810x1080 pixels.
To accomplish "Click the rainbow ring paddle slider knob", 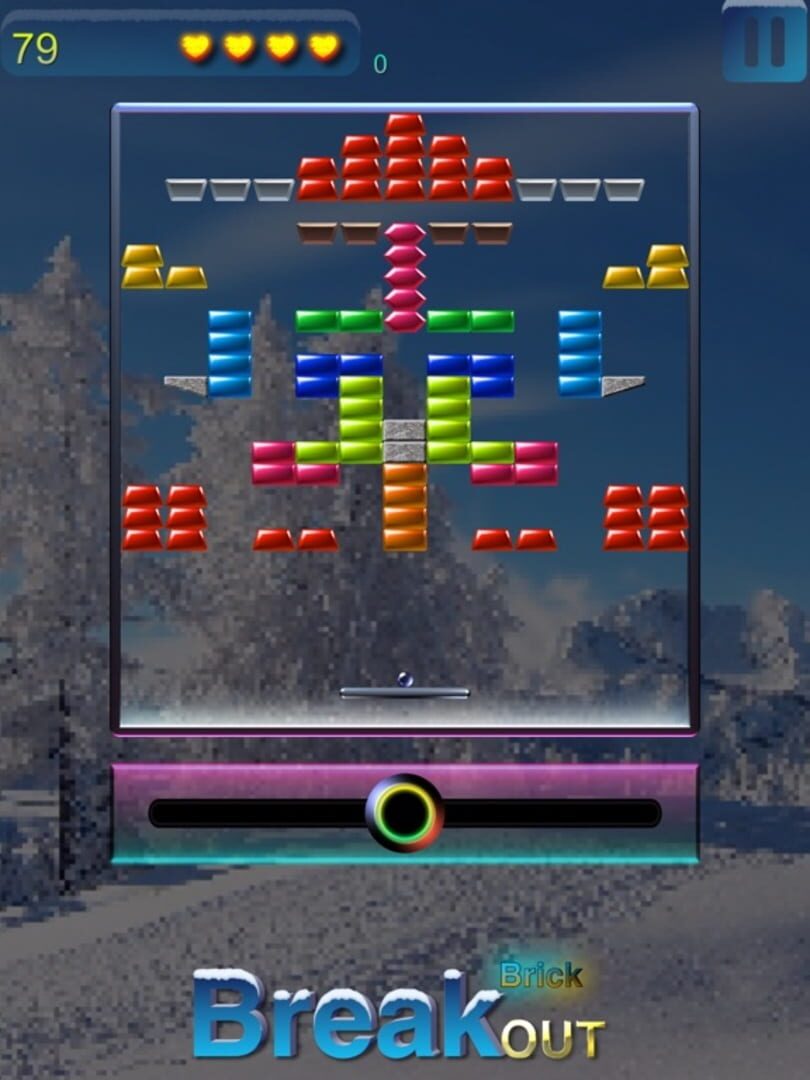I will click(x=404, y=813).
